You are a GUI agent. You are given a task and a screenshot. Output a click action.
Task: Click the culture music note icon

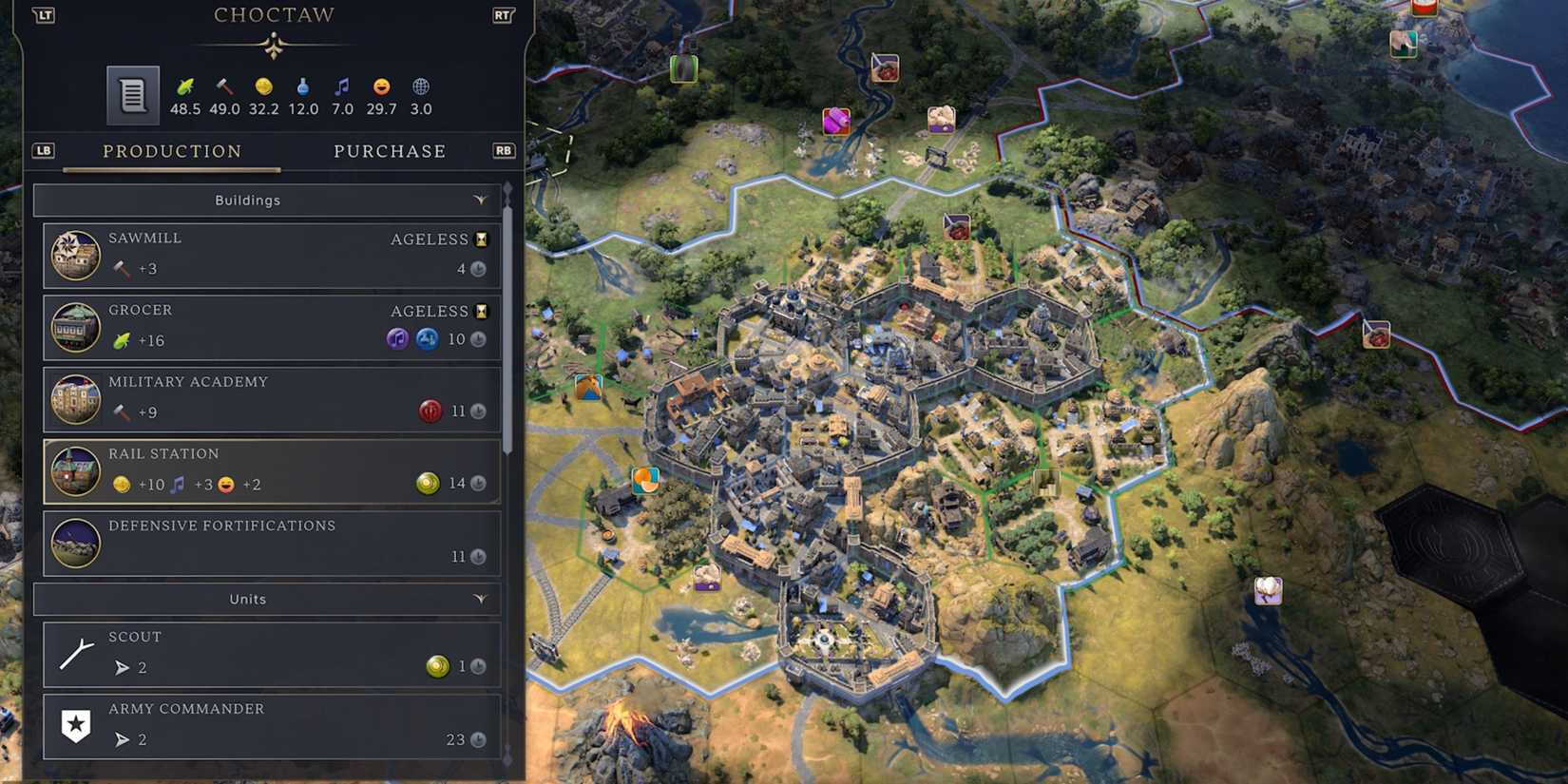coord(342,85)
